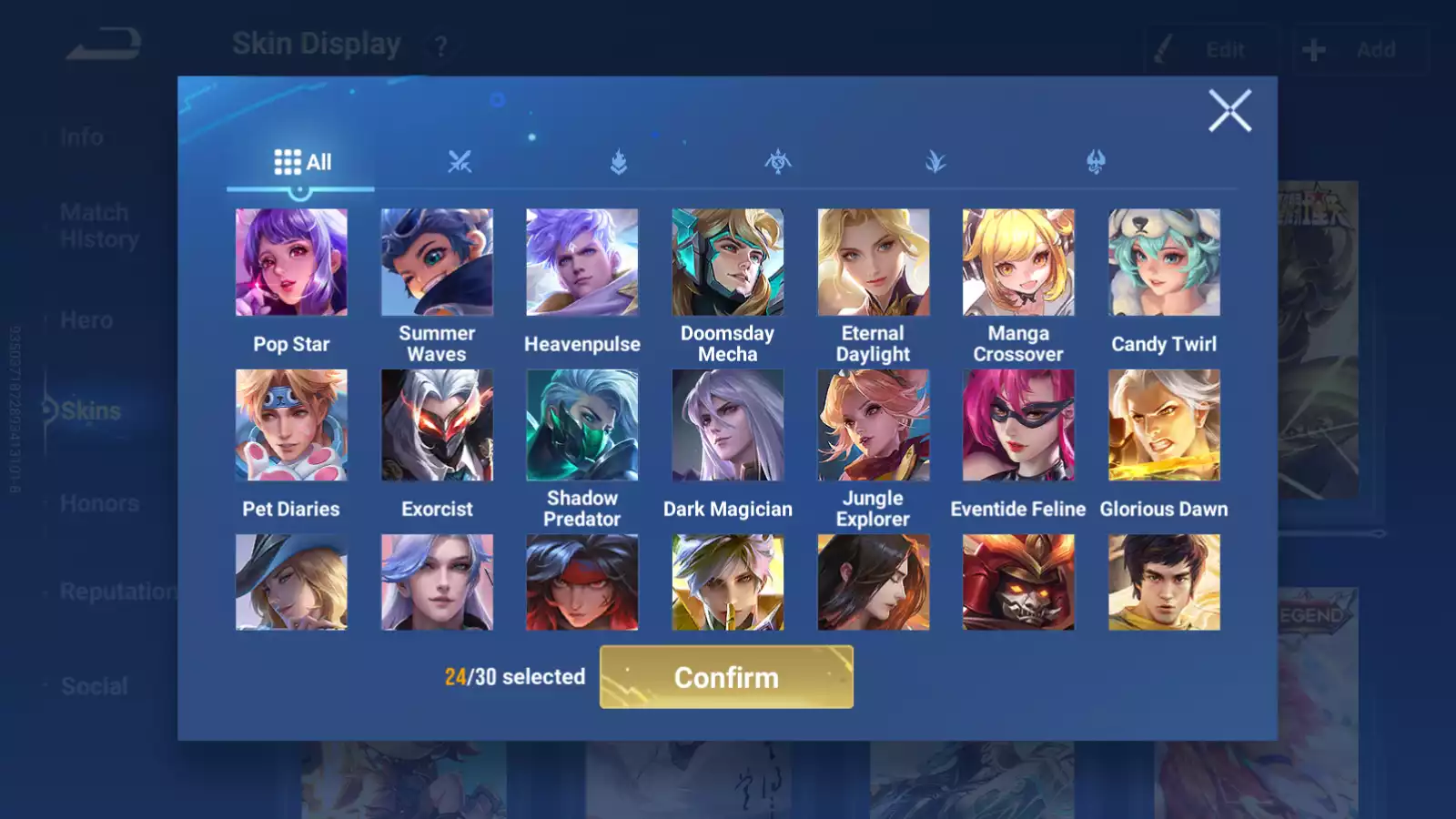This screenshot has width=1456, height=819.
Task: Close the skin selection dialog
Action: tap(1229, 111)
